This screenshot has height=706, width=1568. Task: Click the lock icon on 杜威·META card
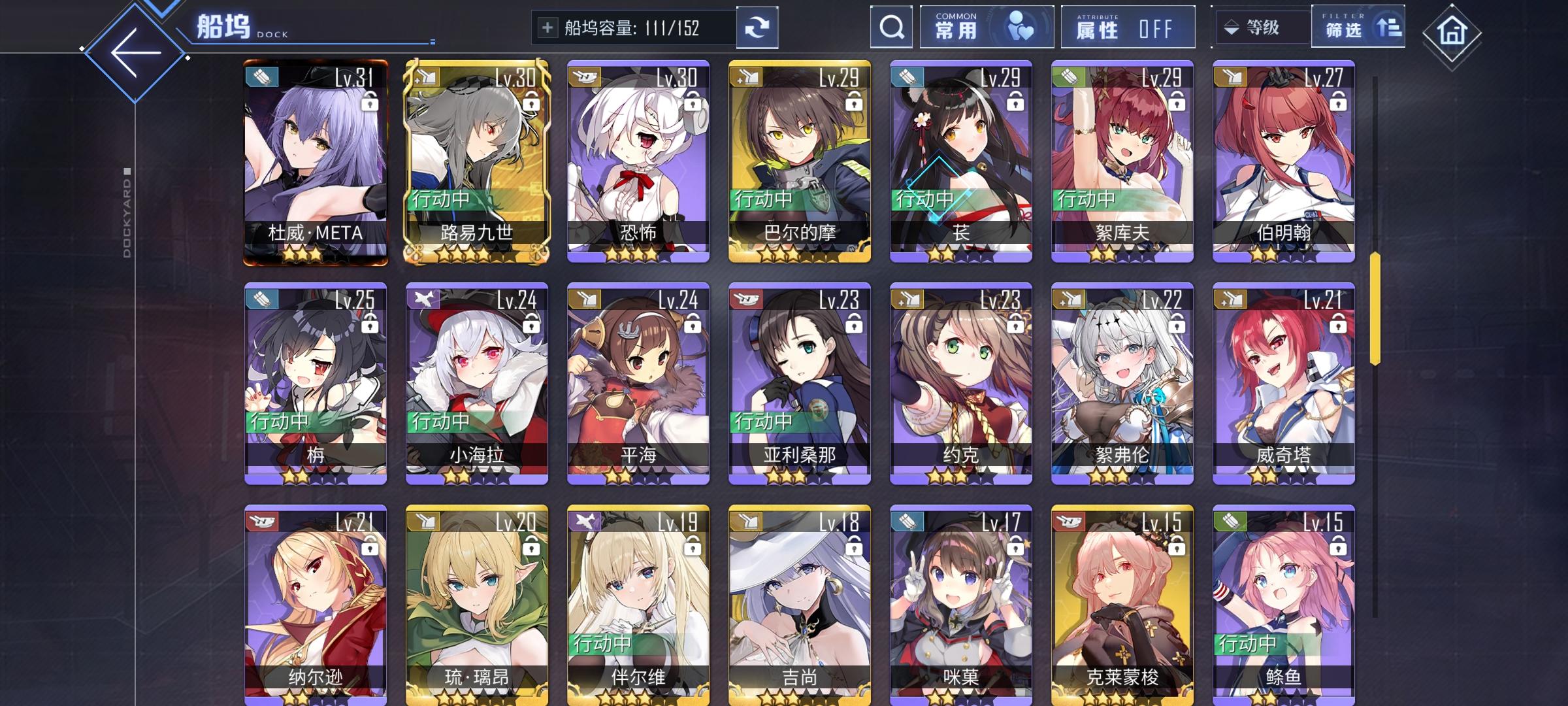(368, 102)
